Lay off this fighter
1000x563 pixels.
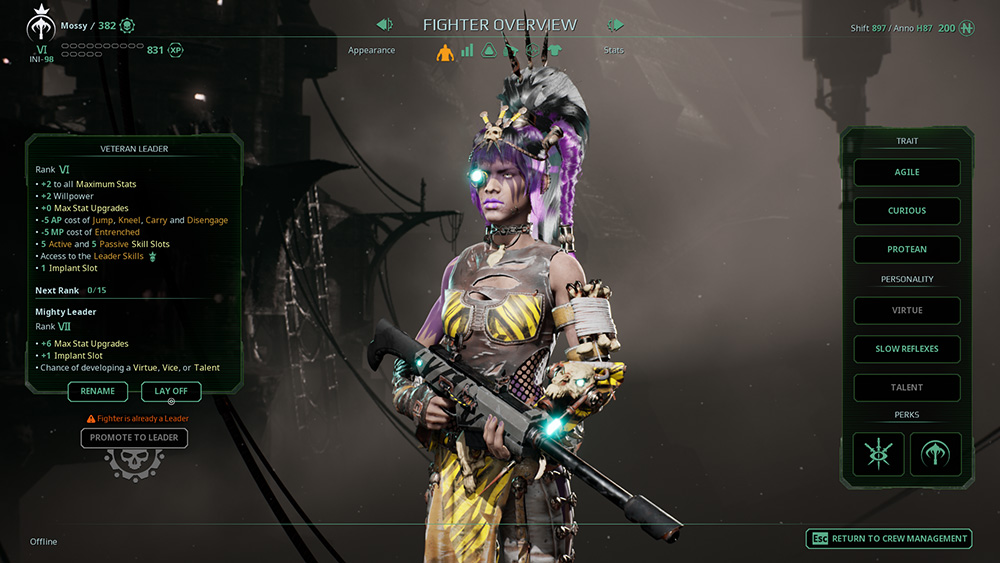pyautogui.click(x=171, y=391)
